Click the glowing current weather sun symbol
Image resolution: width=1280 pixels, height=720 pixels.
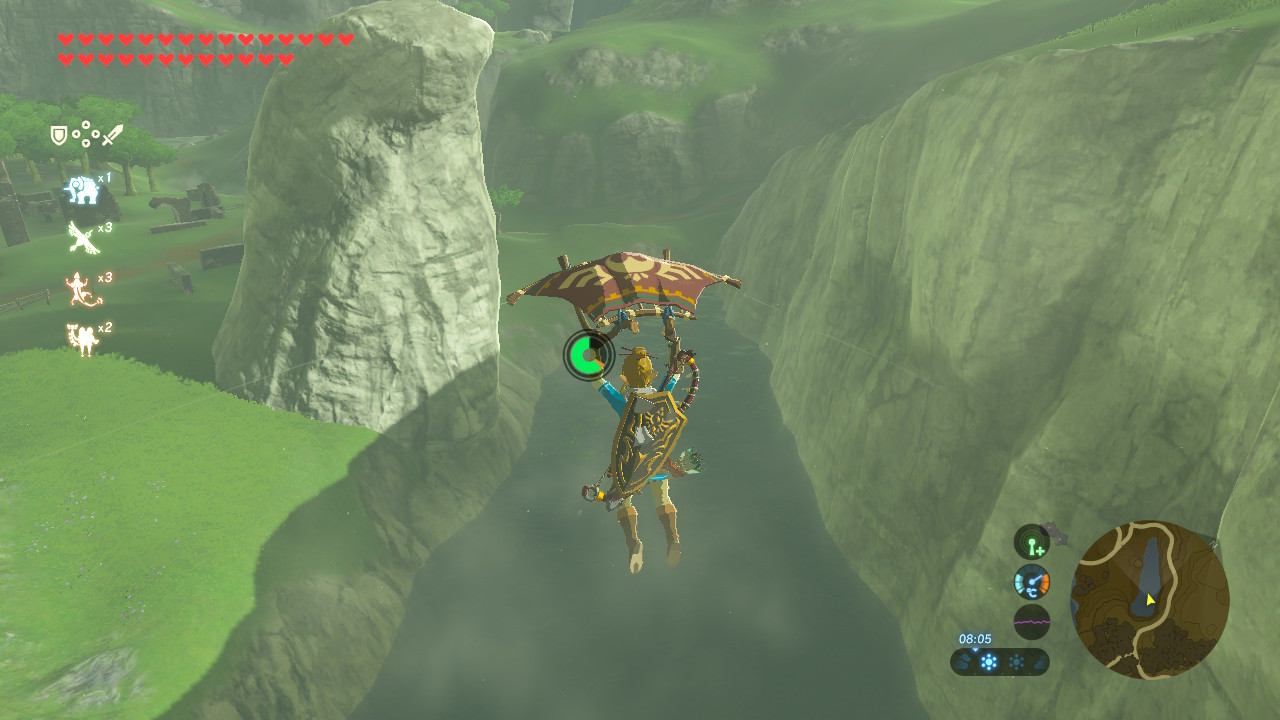click(990, 661)
